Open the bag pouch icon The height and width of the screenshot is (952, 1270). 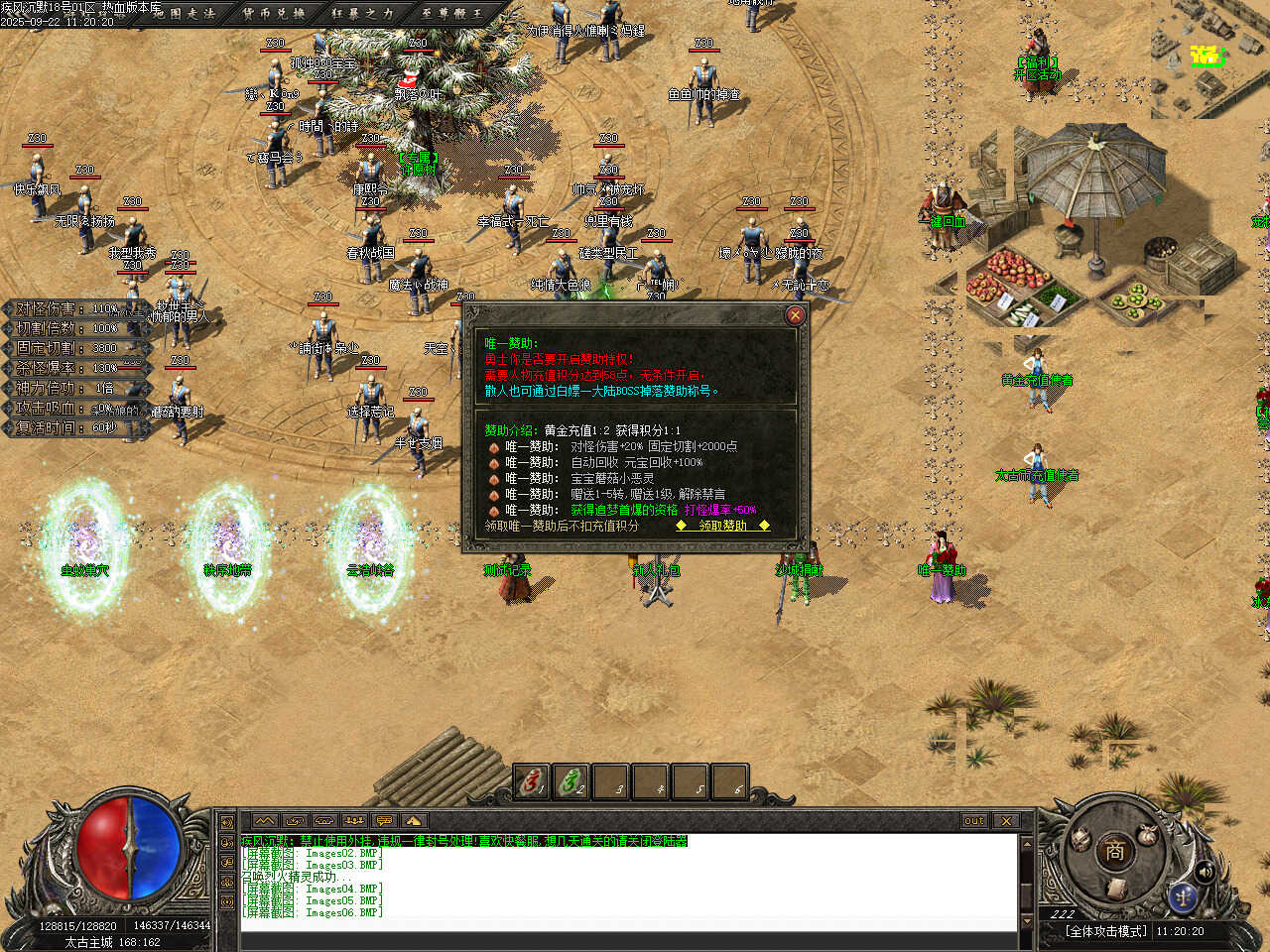pyautogui.click(x=1148, y=836)
